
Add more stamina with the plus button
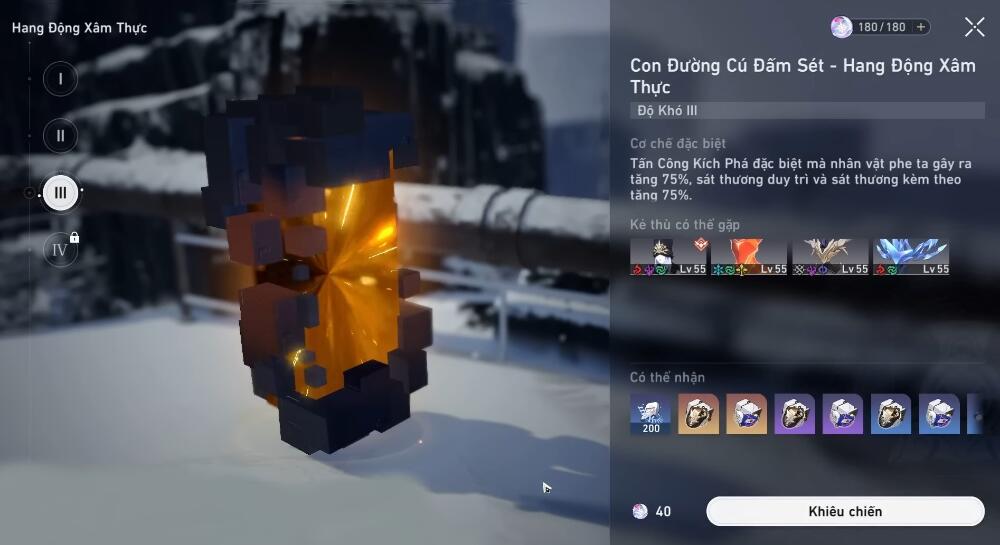pyautogui.click(x=921, y=27)
